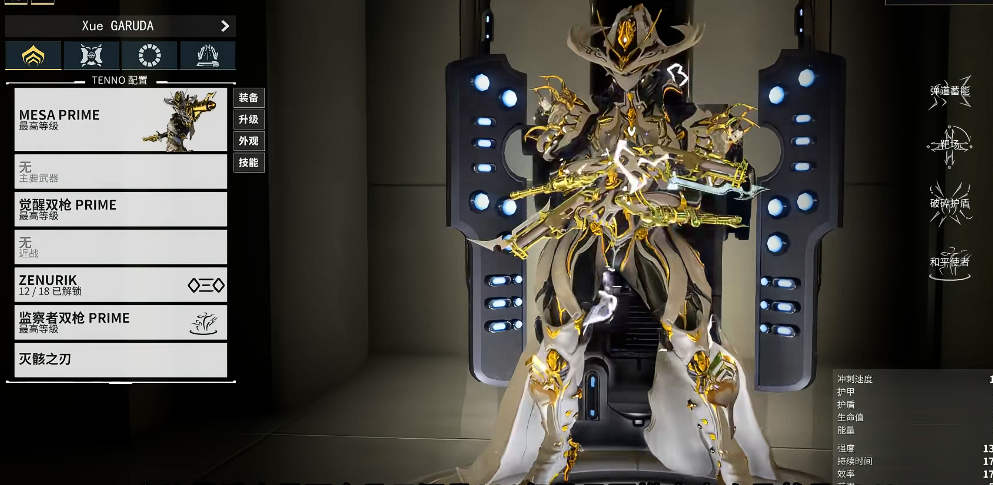Choose the empty primary weapon slot (主要武器)
Viewport: 993px width, 485px height.
pyautogui.click(x=121, y=172)
